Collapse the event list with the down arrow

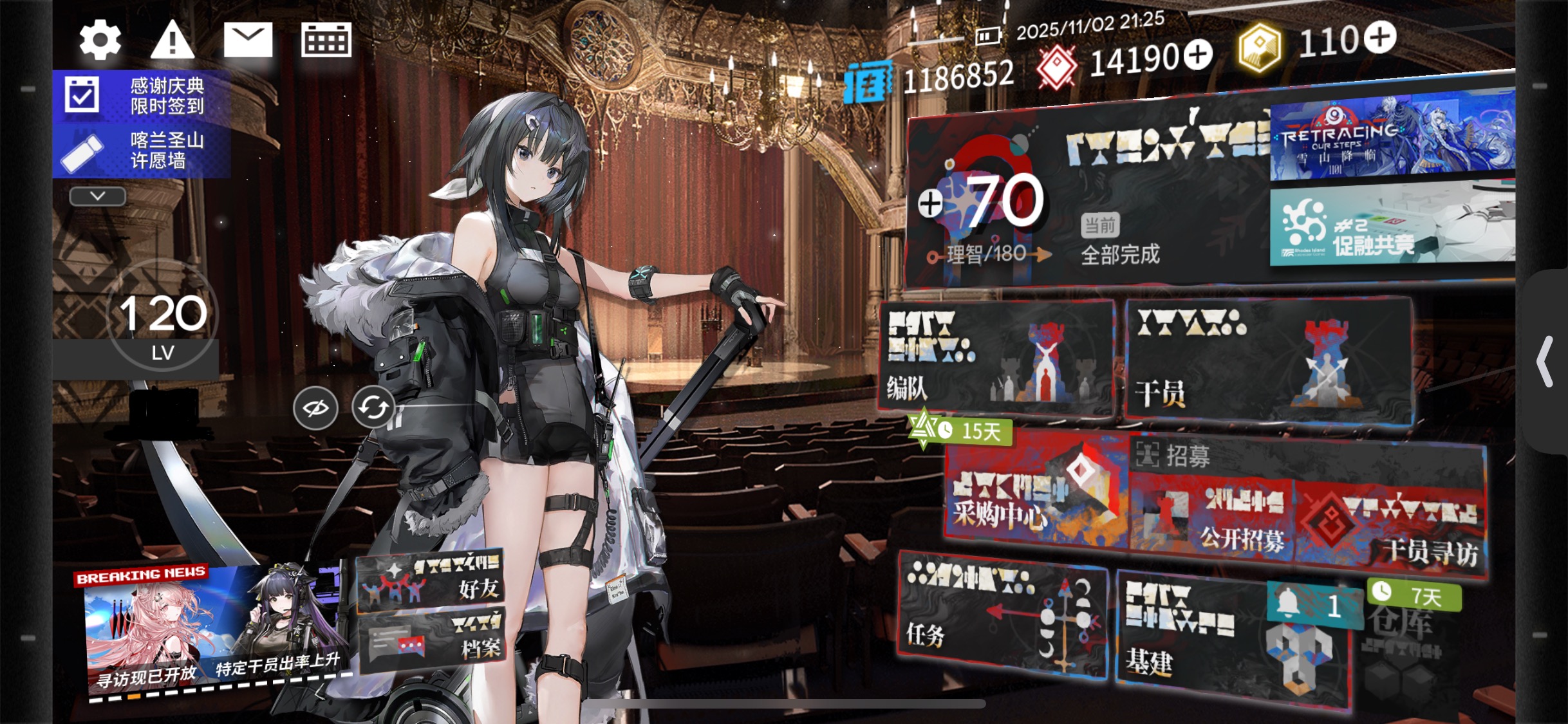click(x=97, y=196)
